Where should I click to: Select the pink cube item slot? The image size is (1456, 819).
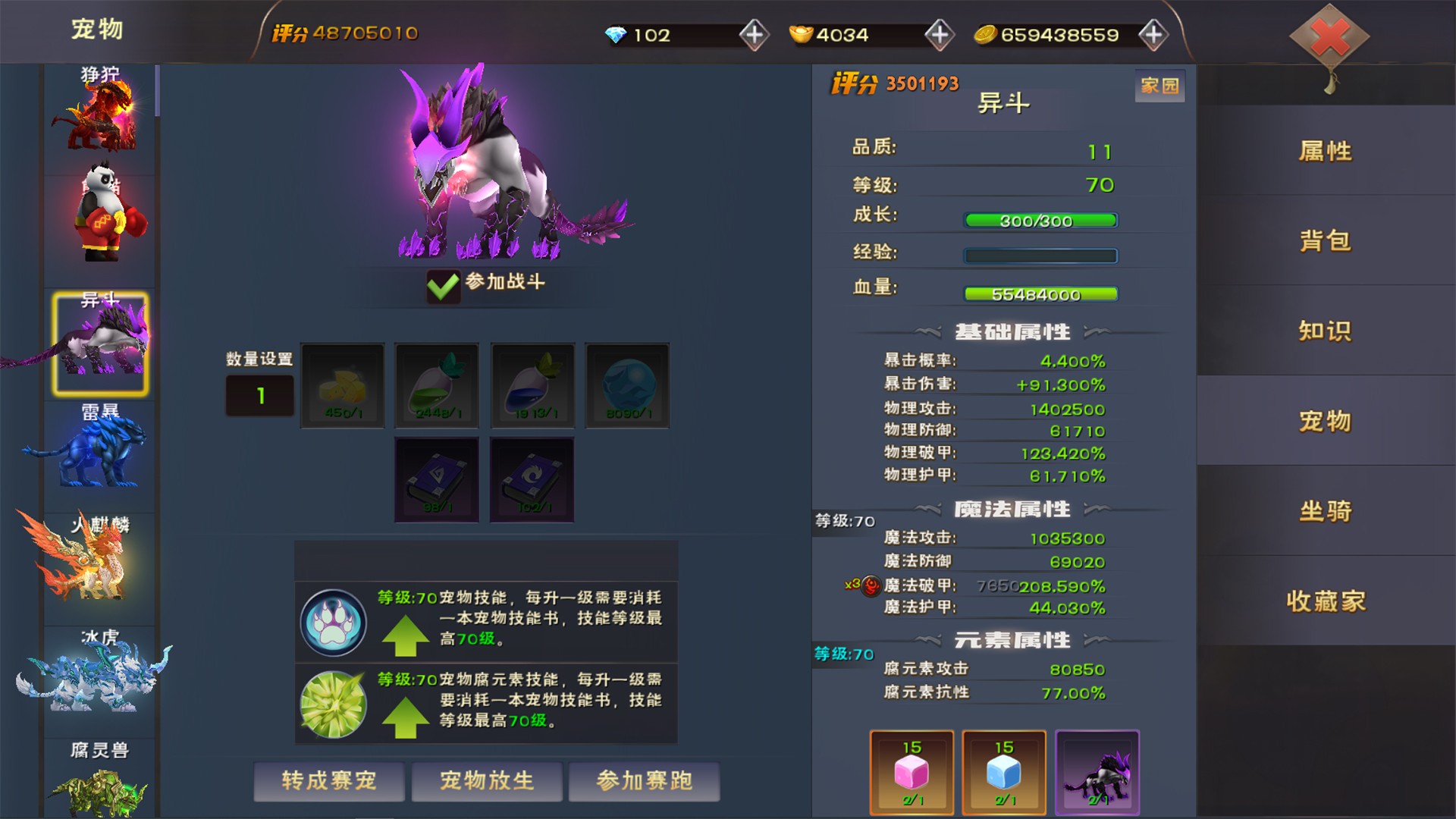point(912,772)
